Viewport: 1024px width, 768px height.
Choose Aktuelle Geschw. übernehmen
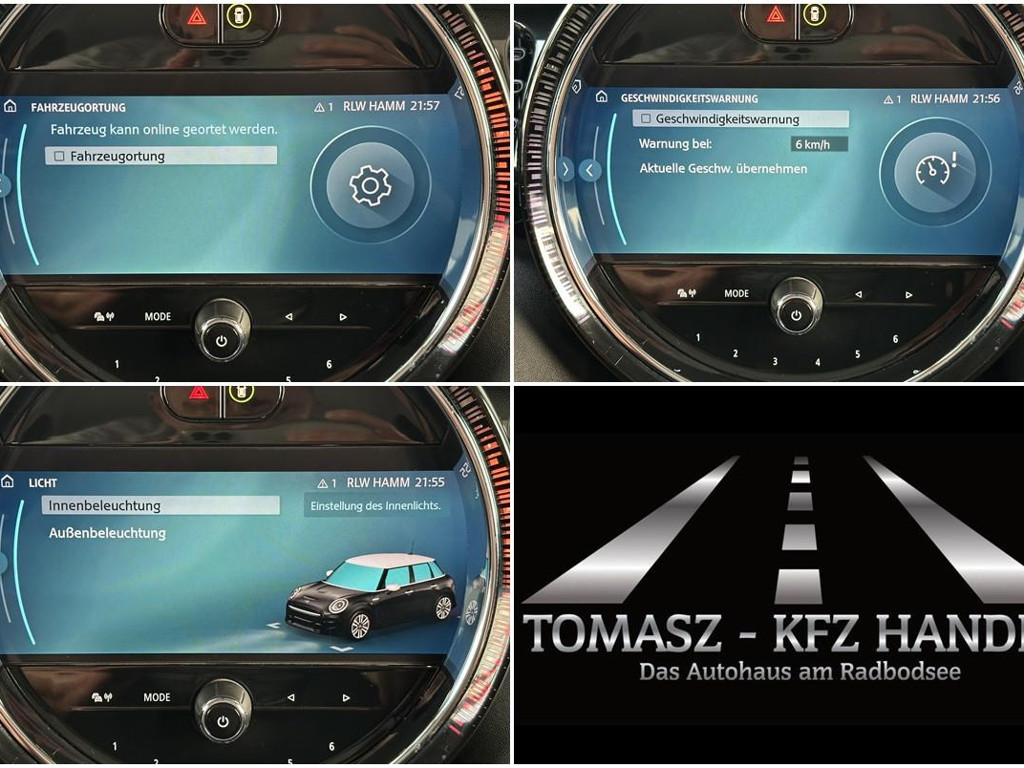click(x=723, y=169)
